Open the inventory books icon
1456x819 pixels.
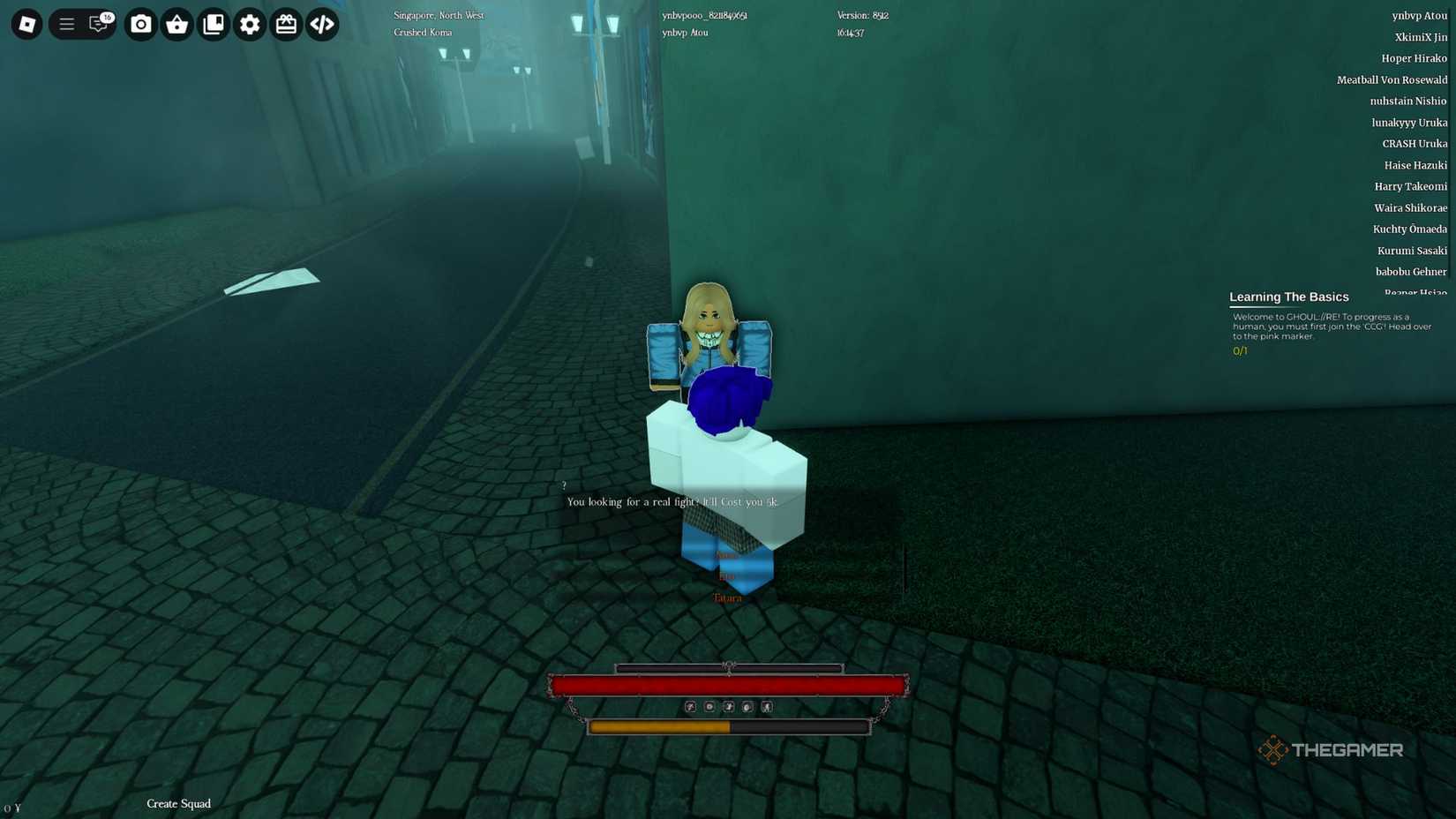click(x=213, y=24)
